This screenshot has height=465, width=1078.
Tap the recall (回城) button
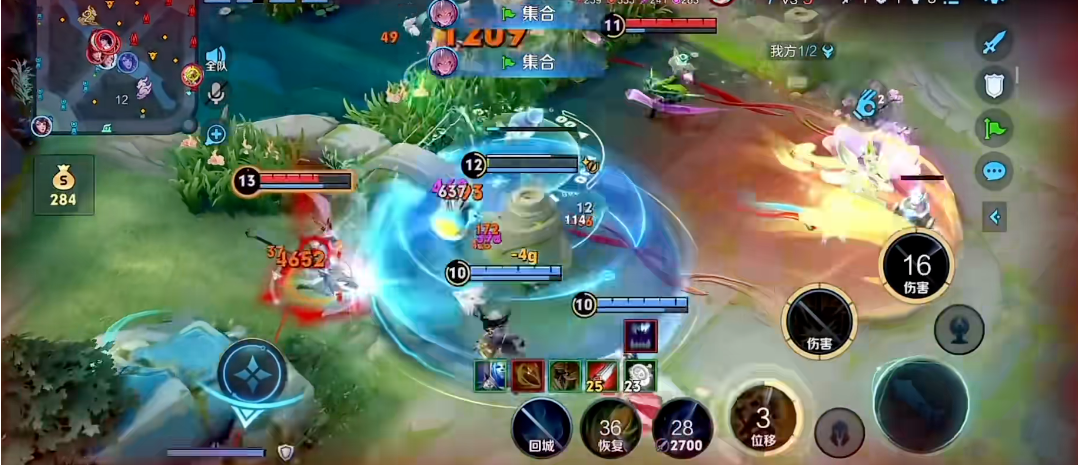click(x=542, y=428)
